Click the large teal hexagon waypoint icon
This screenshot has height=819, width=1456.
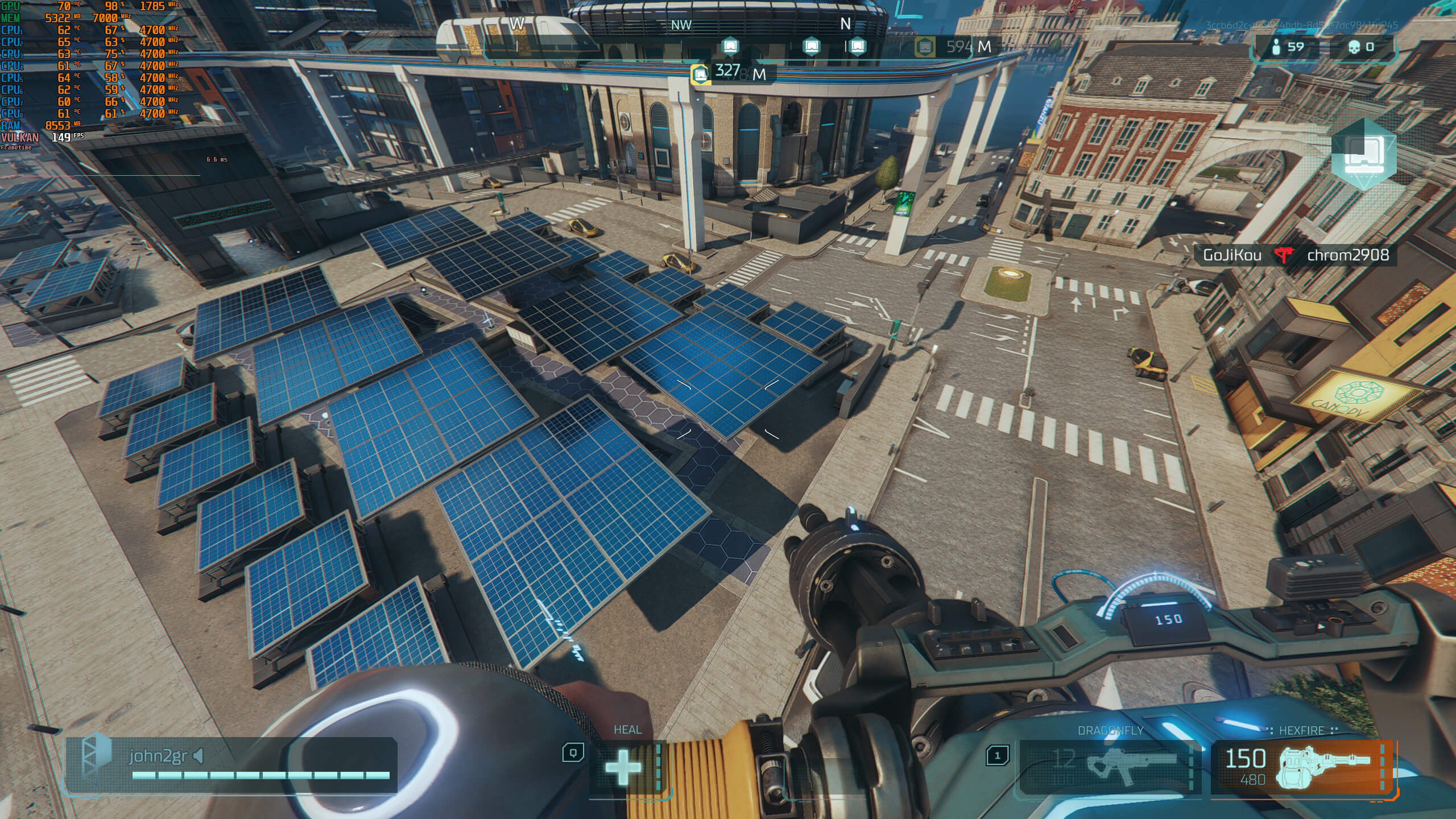coord(1363,154)
